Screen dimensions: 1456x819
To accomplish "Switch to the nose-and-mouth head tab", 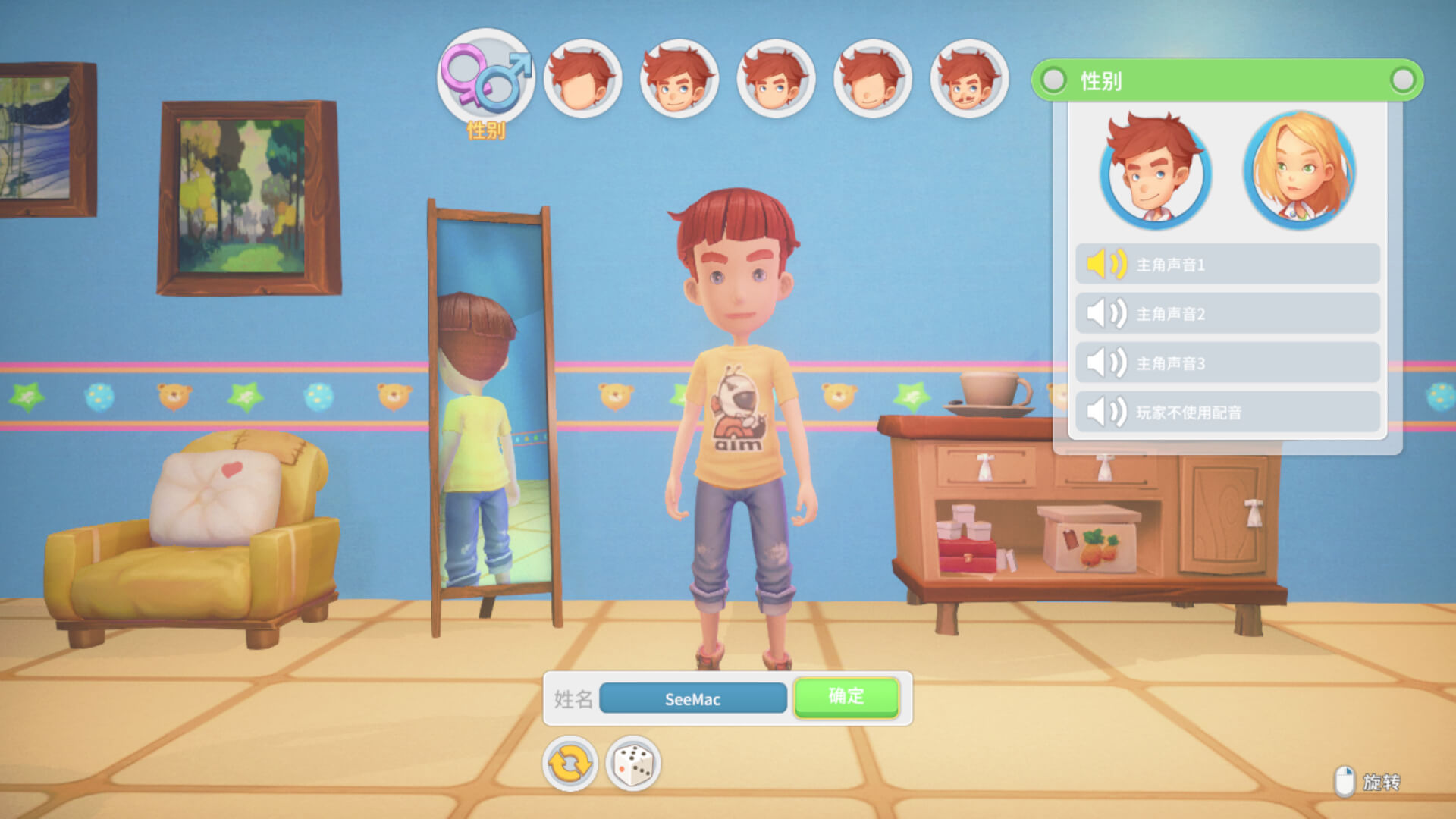I will (x=872, y=79).
